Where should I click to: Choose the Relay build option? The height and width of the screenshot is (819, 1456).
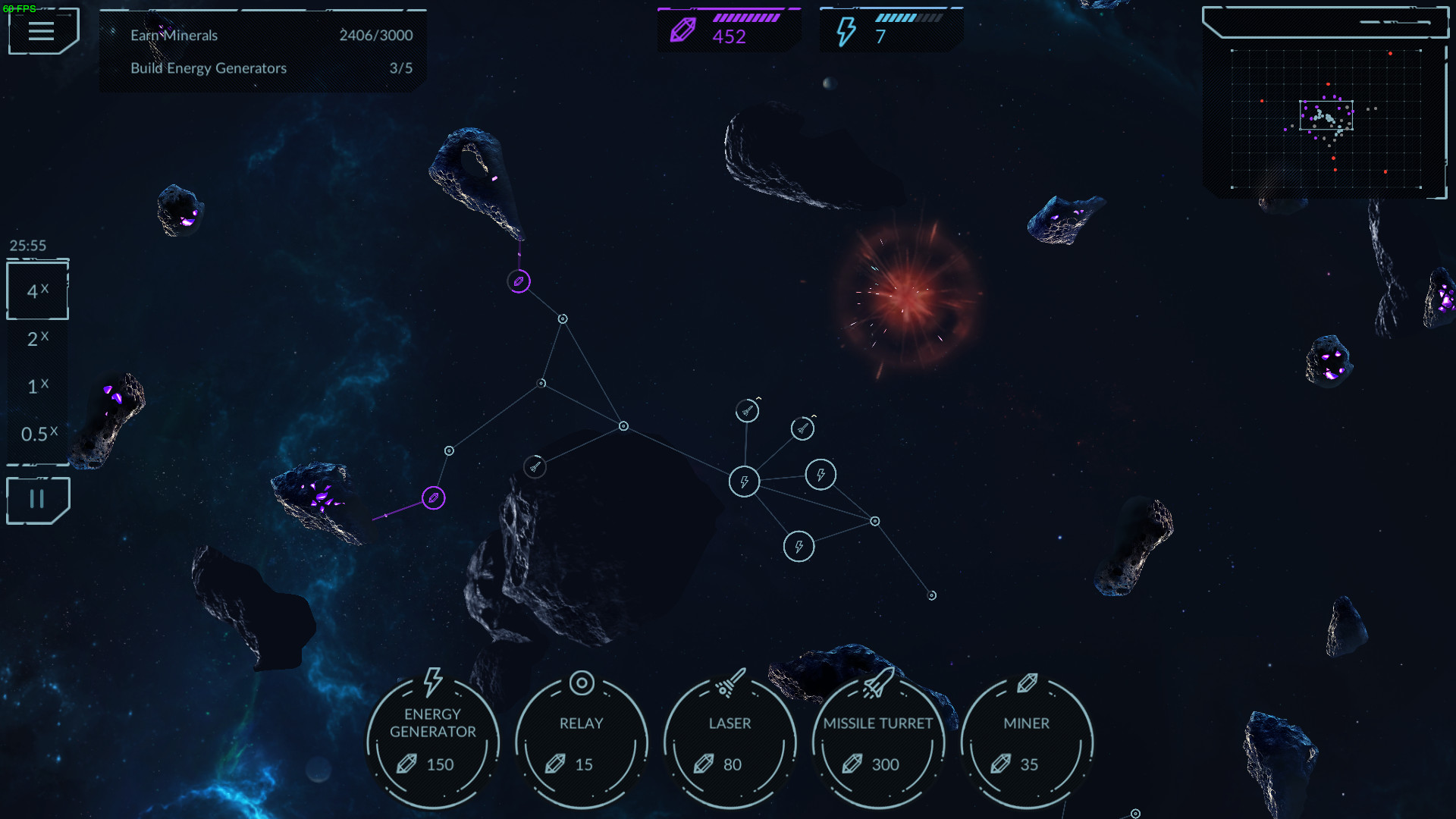[x=581, y=741]
